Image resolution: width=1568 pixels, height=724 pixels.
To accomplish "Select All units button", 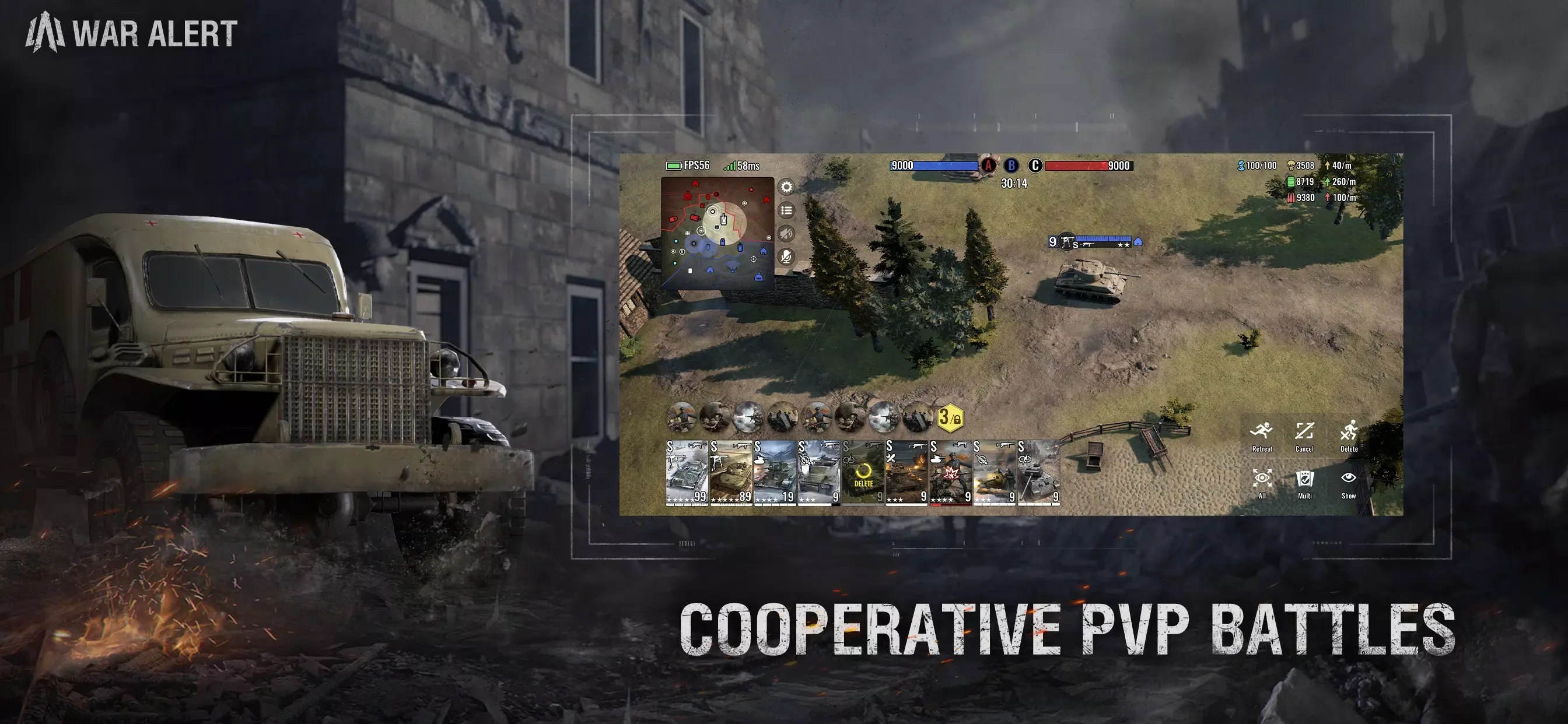I will [x=1262, y=483].
